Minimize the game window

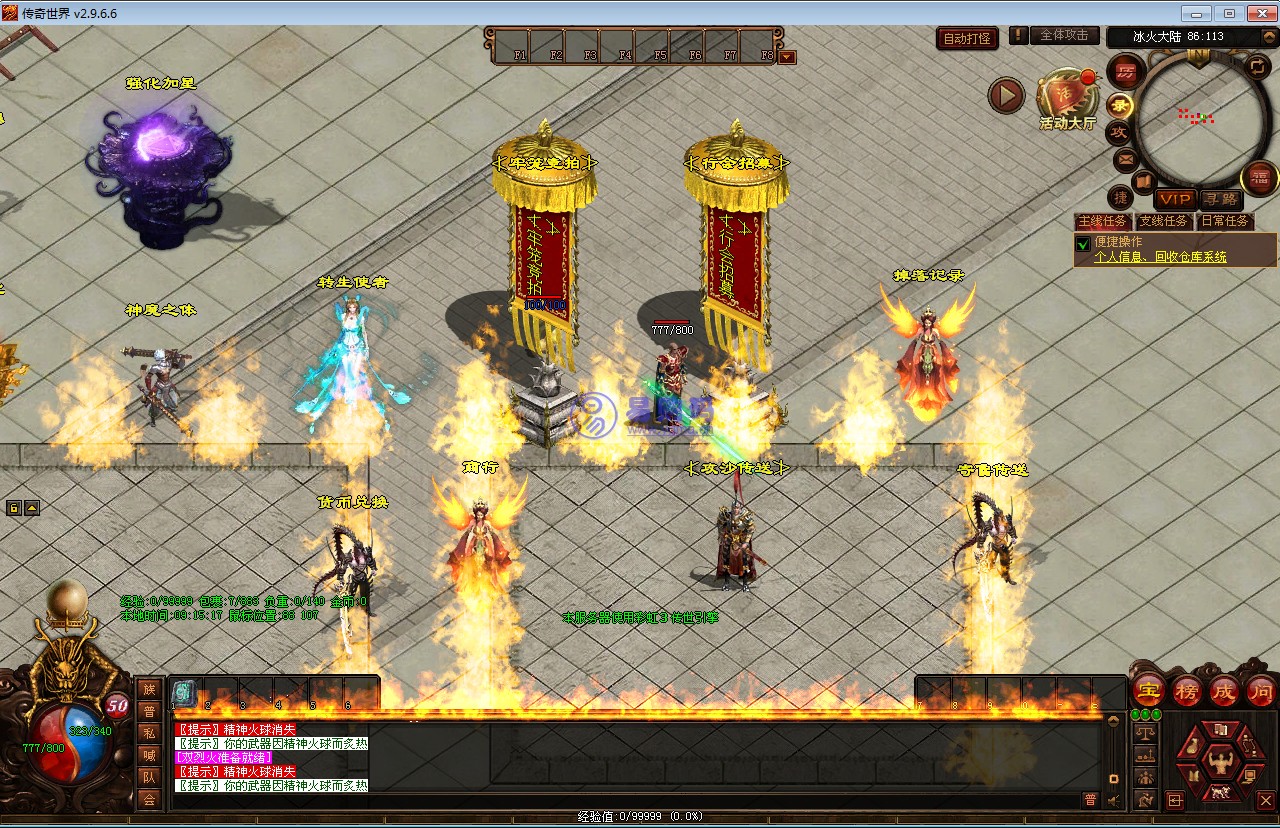click(x=1196, y=13)
